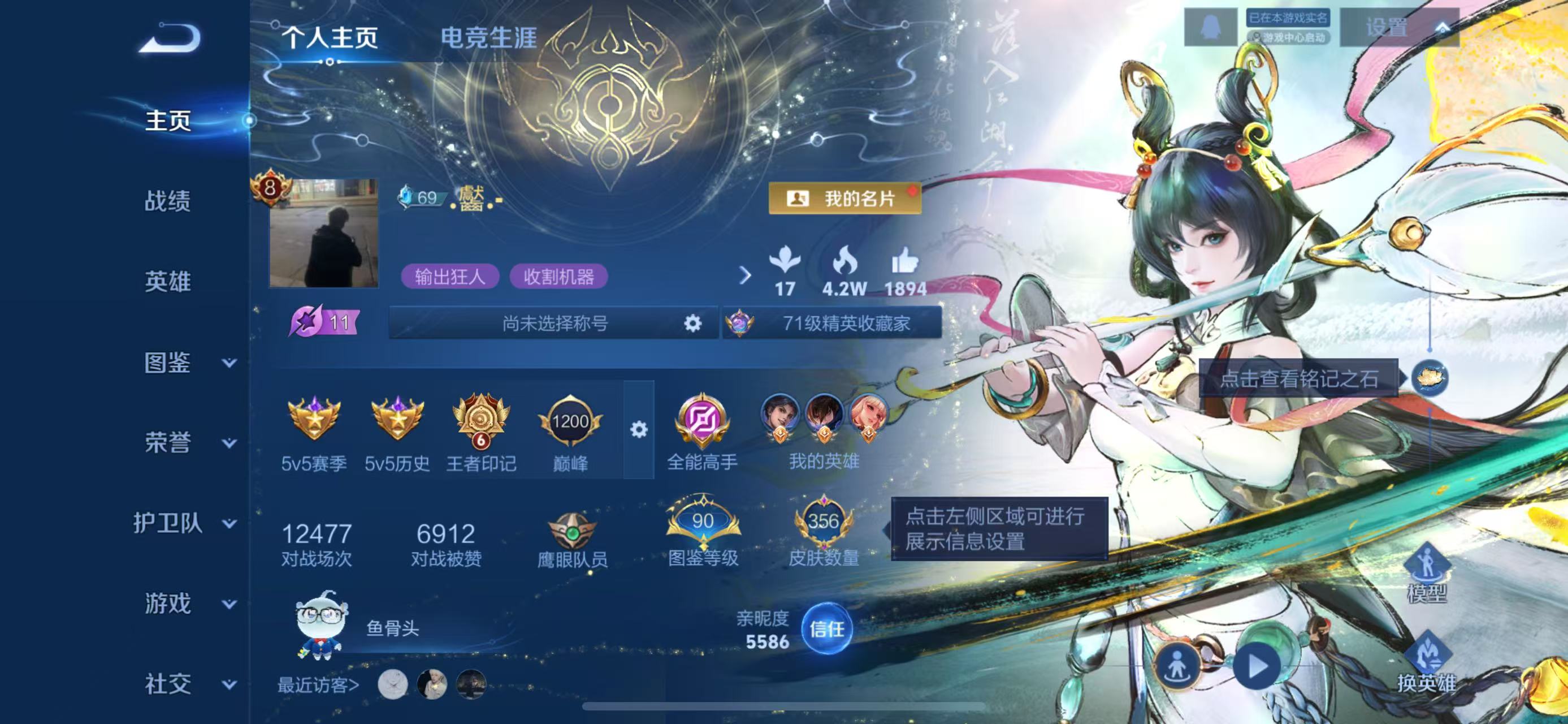Screen dimensions: 1568x724
Task: Expand the 图鉴 sidebar section
Action: (169, 363)
